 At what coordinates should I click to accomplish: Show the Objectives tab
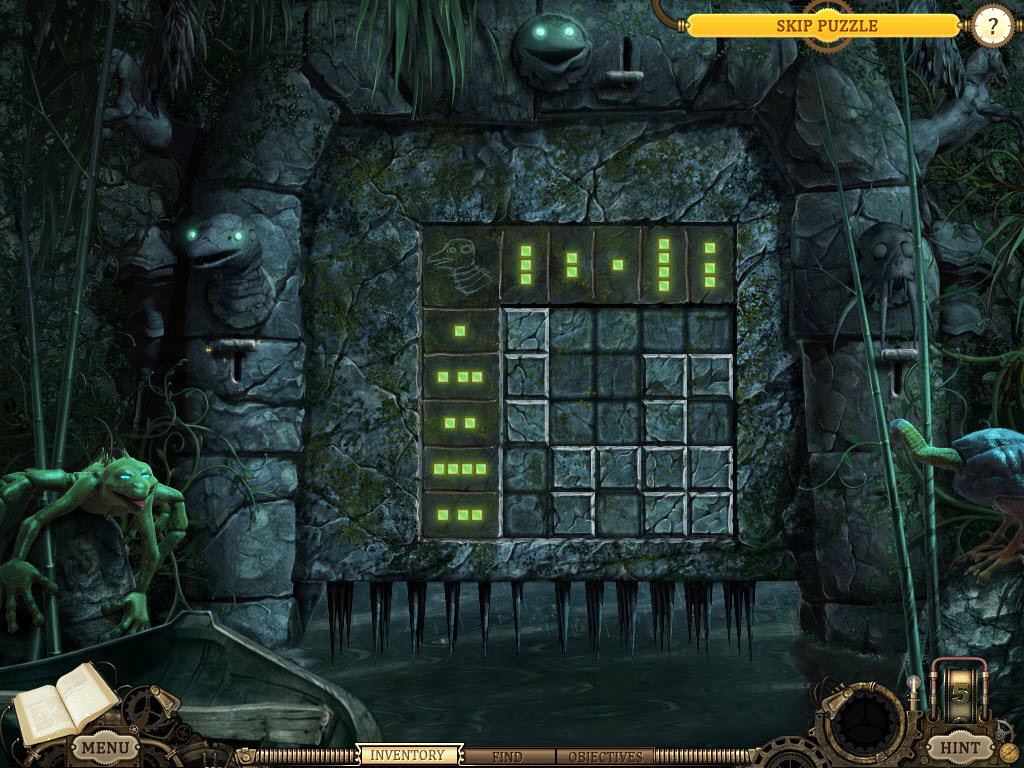[604, 757]
